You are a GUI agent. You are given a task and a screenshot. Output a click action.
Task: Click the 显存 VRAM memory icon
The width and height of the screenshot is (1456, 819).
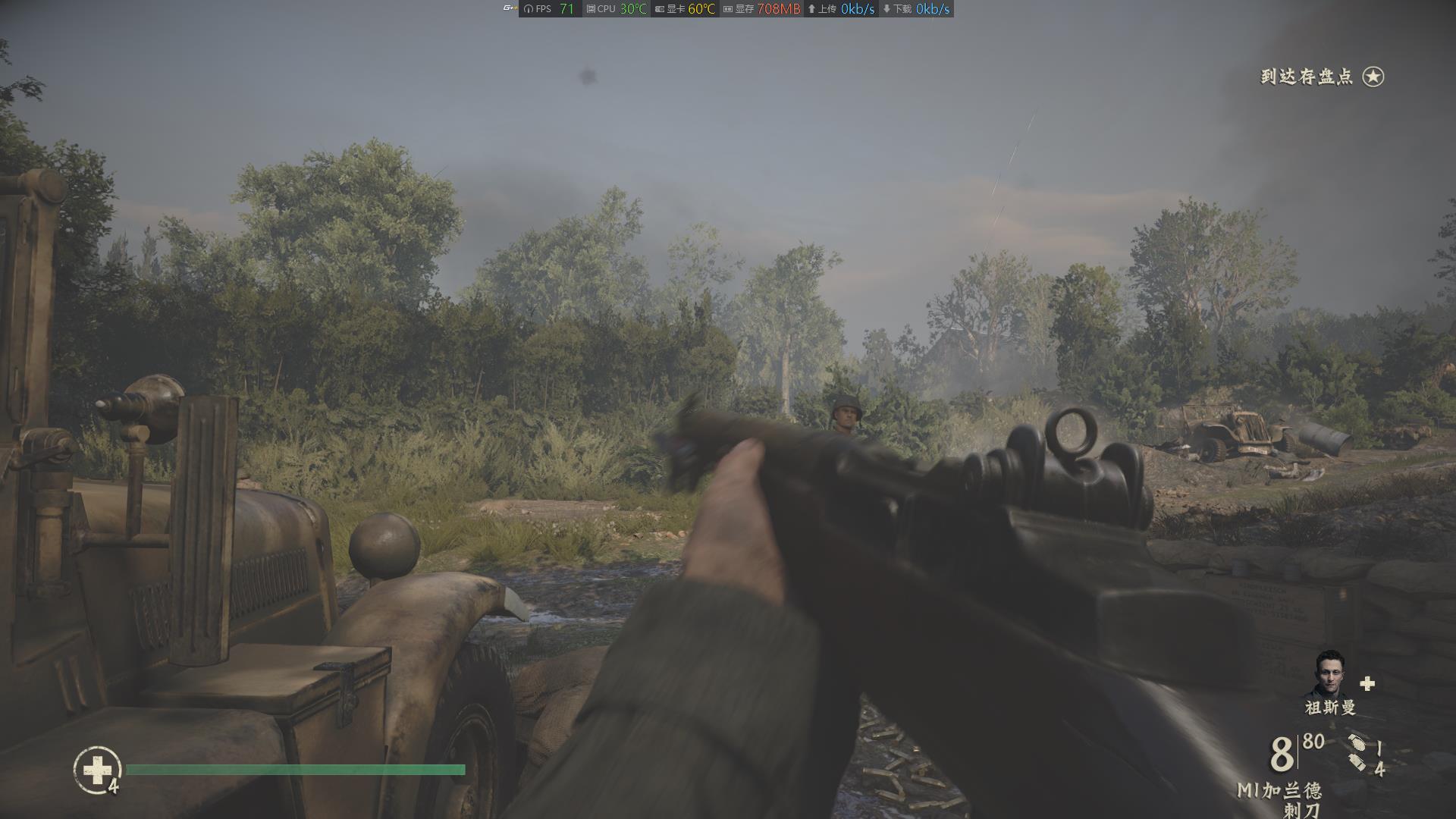click(729, 9)
